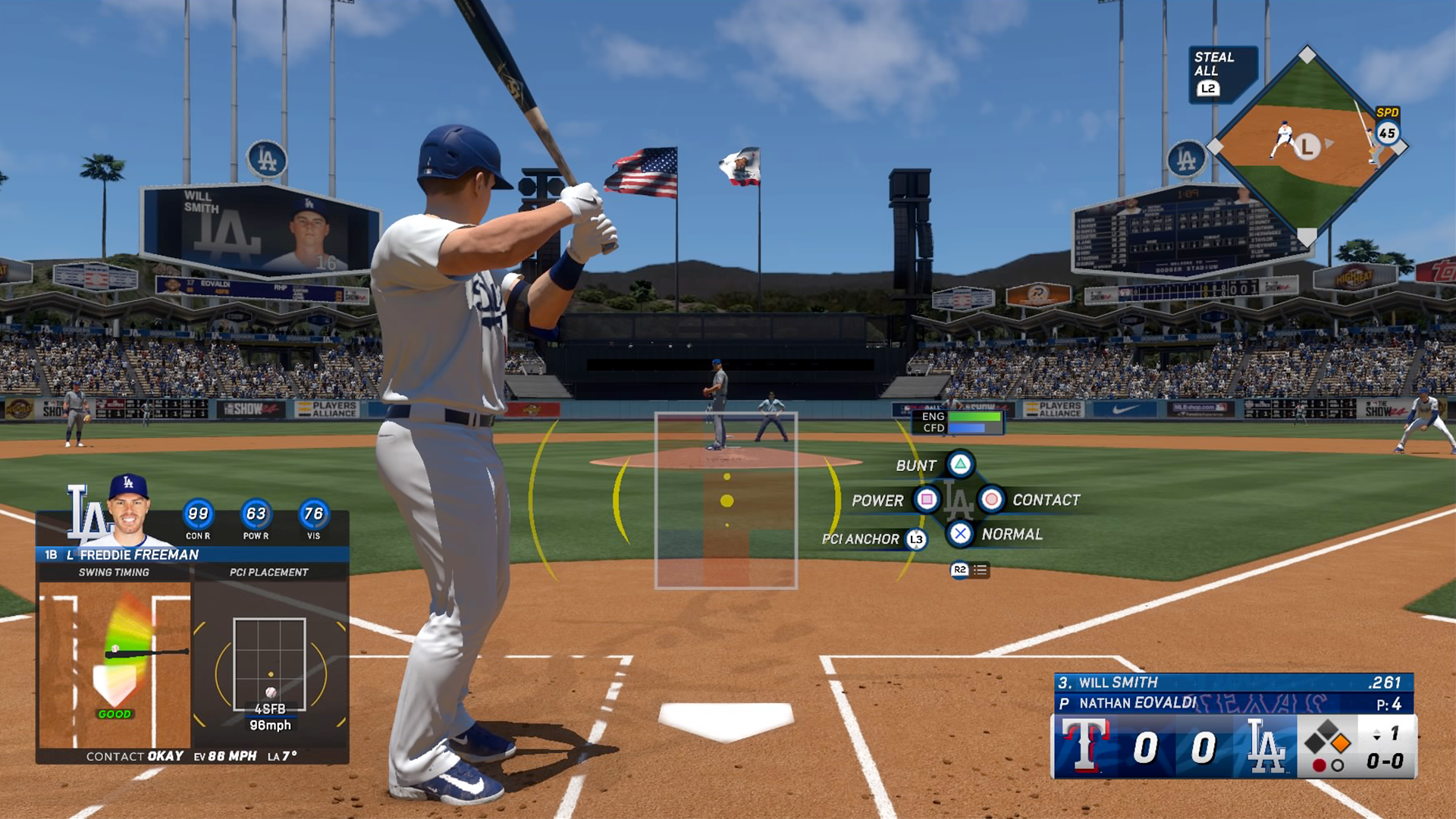
Task: Choose Bunt from the swing selection menu
Action: pos(916,465)
